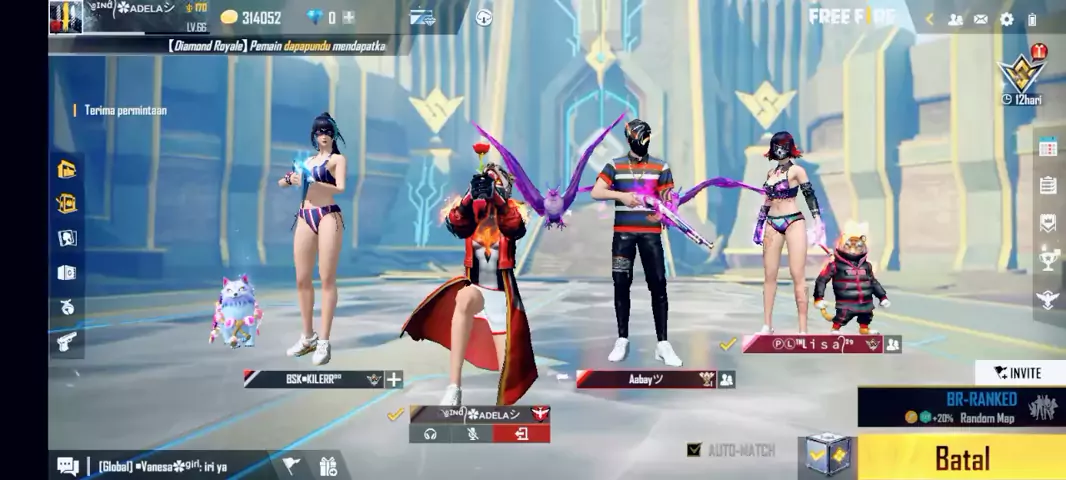Toggle the headphones voice button
The height and width of the screenshot is (480, 1066).
(x=430, y=434)
